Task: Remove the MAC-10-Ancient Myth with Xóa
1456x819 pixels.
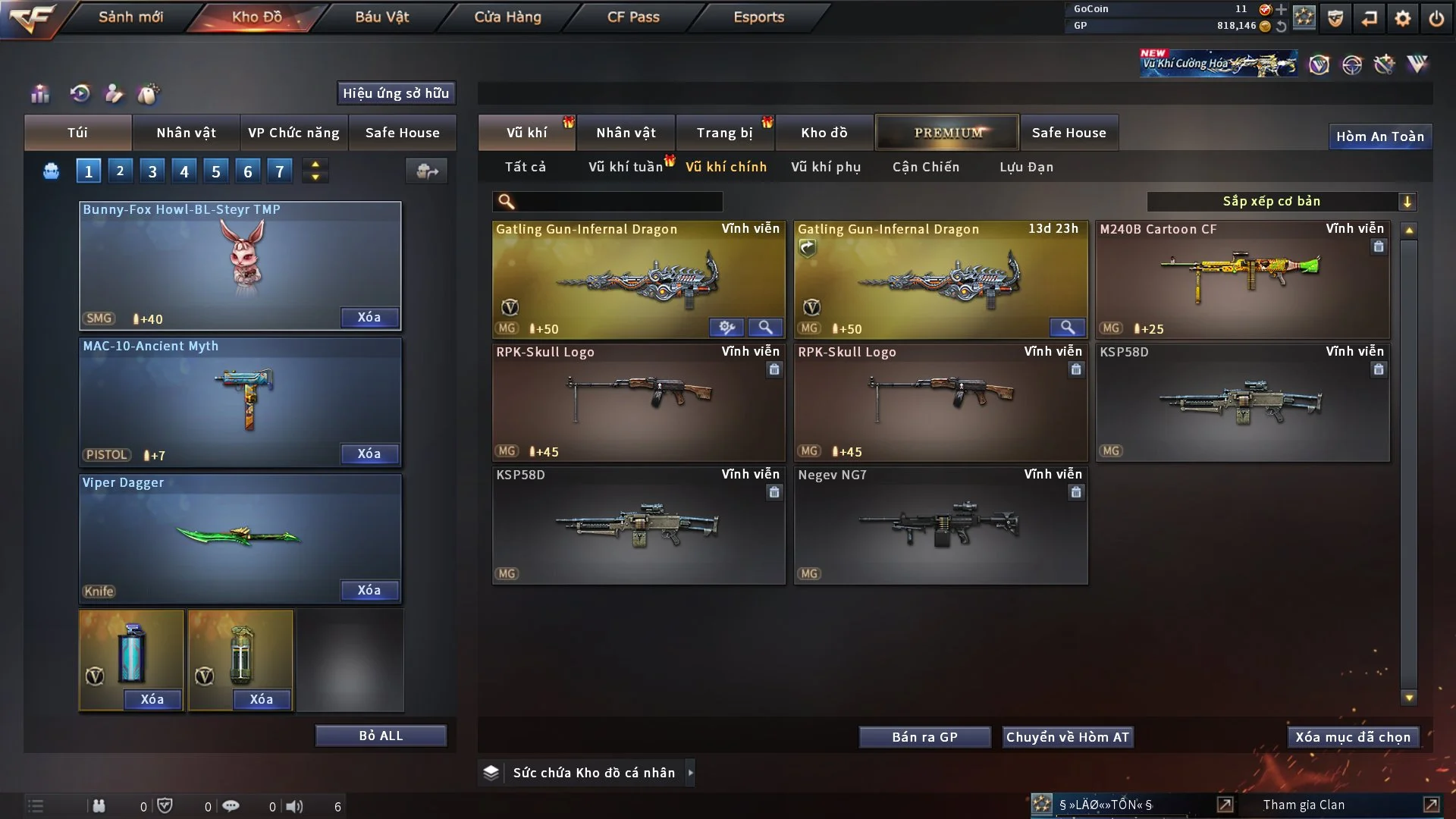Action: 369,453
